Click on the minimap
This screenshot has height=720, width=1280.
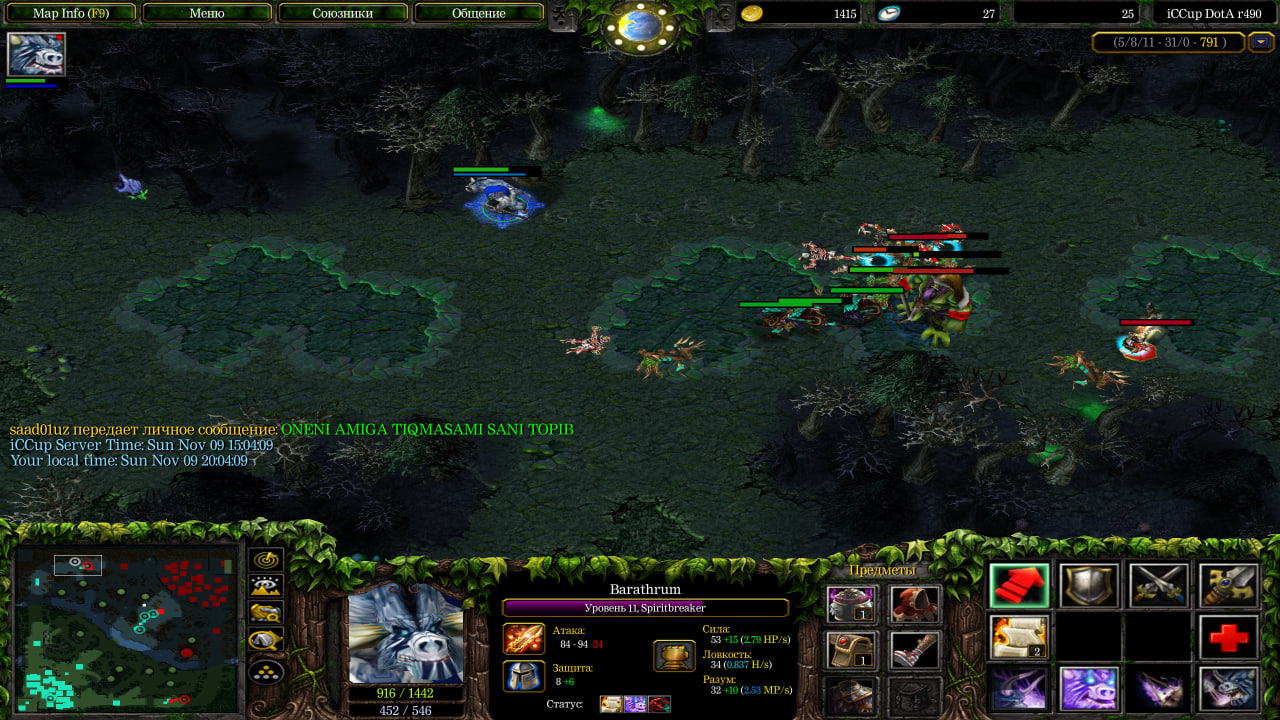126,628
